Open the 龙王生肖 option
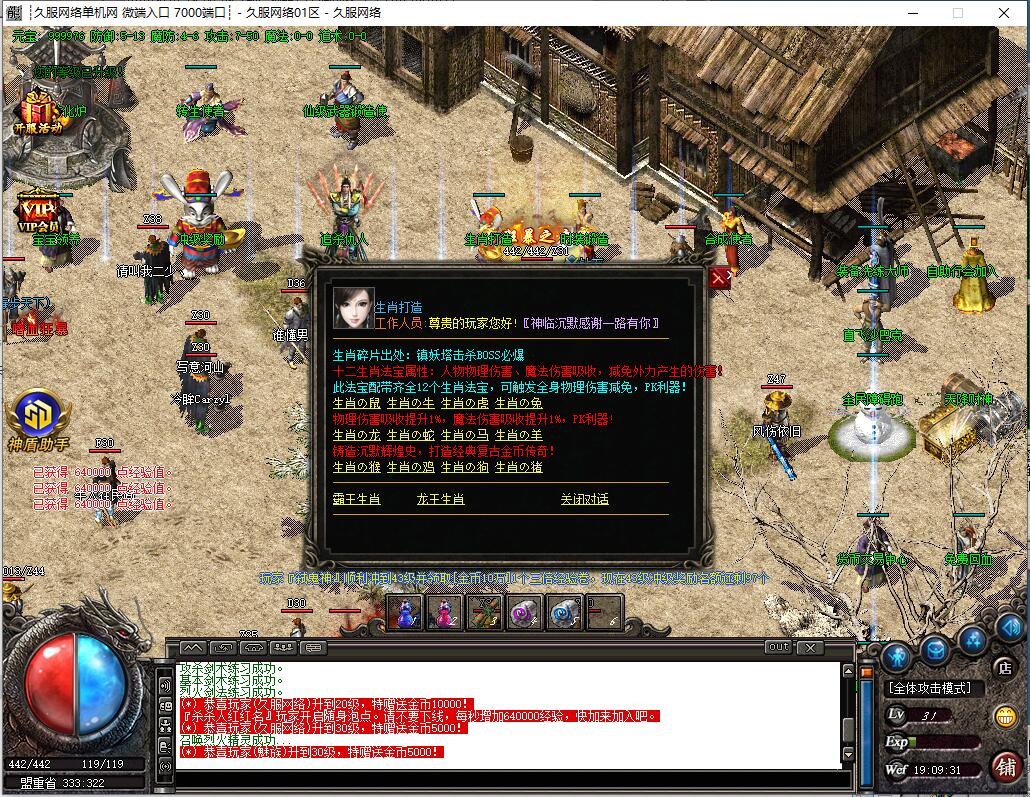Image resolution: width=1030 pixels, height=797 pixels. (440, 499)
